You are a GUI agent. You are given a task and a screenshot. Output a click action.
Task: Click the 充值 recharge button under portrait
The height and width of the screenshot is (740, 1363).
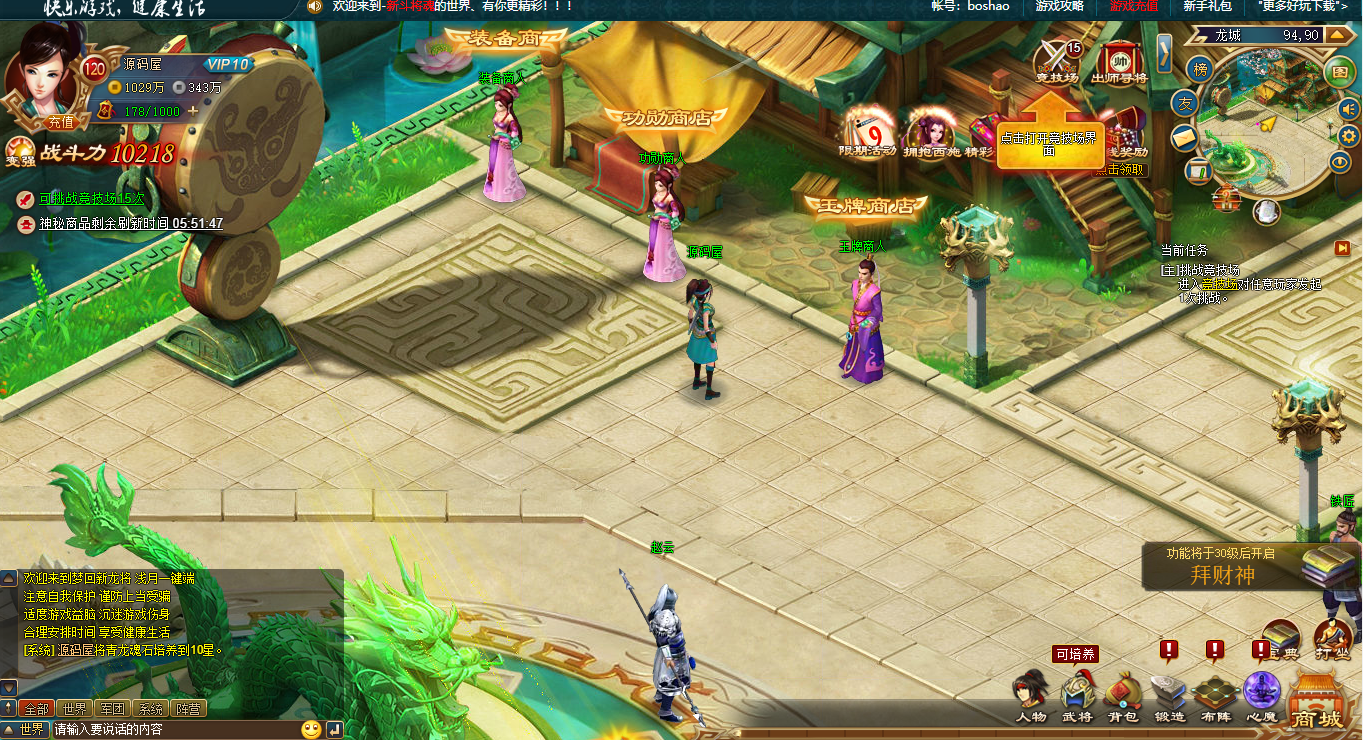click(x=60, y=122)
